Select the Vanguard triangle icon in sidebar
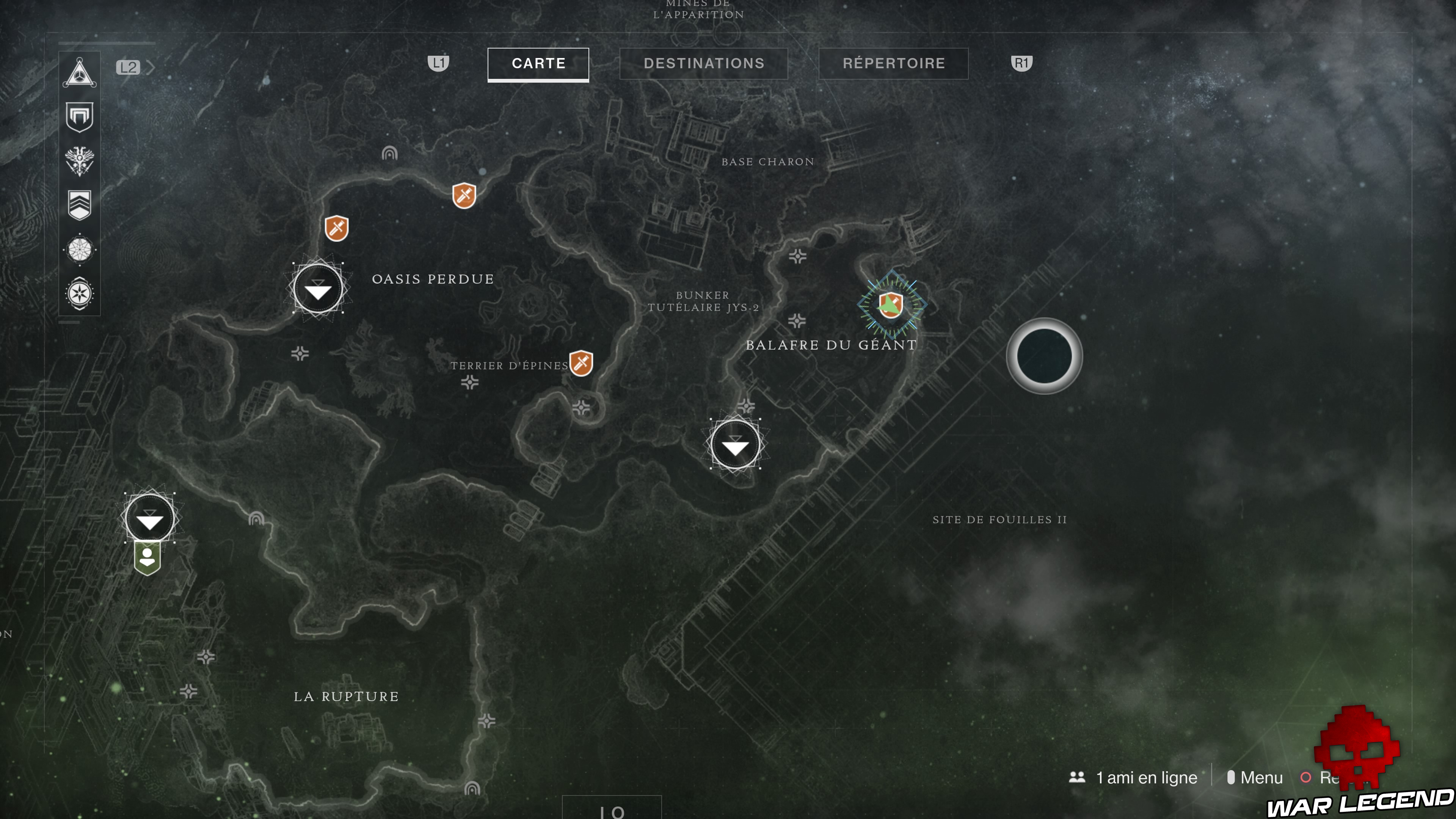This screenshot has width=1456, height=819. click(79, 72)
